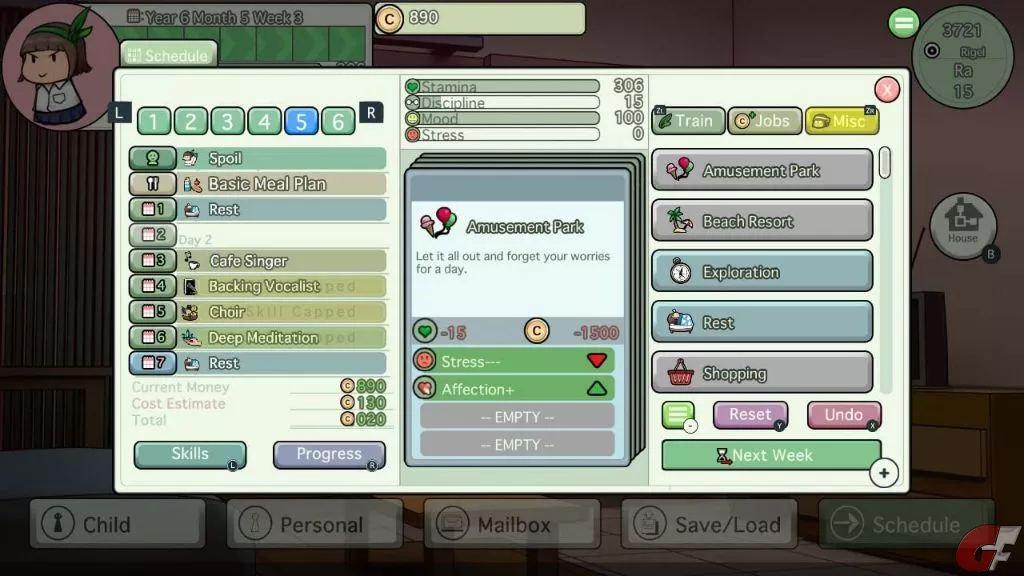Select the Misc activities tab
The image size is (1024, 576).
(841, 121)
